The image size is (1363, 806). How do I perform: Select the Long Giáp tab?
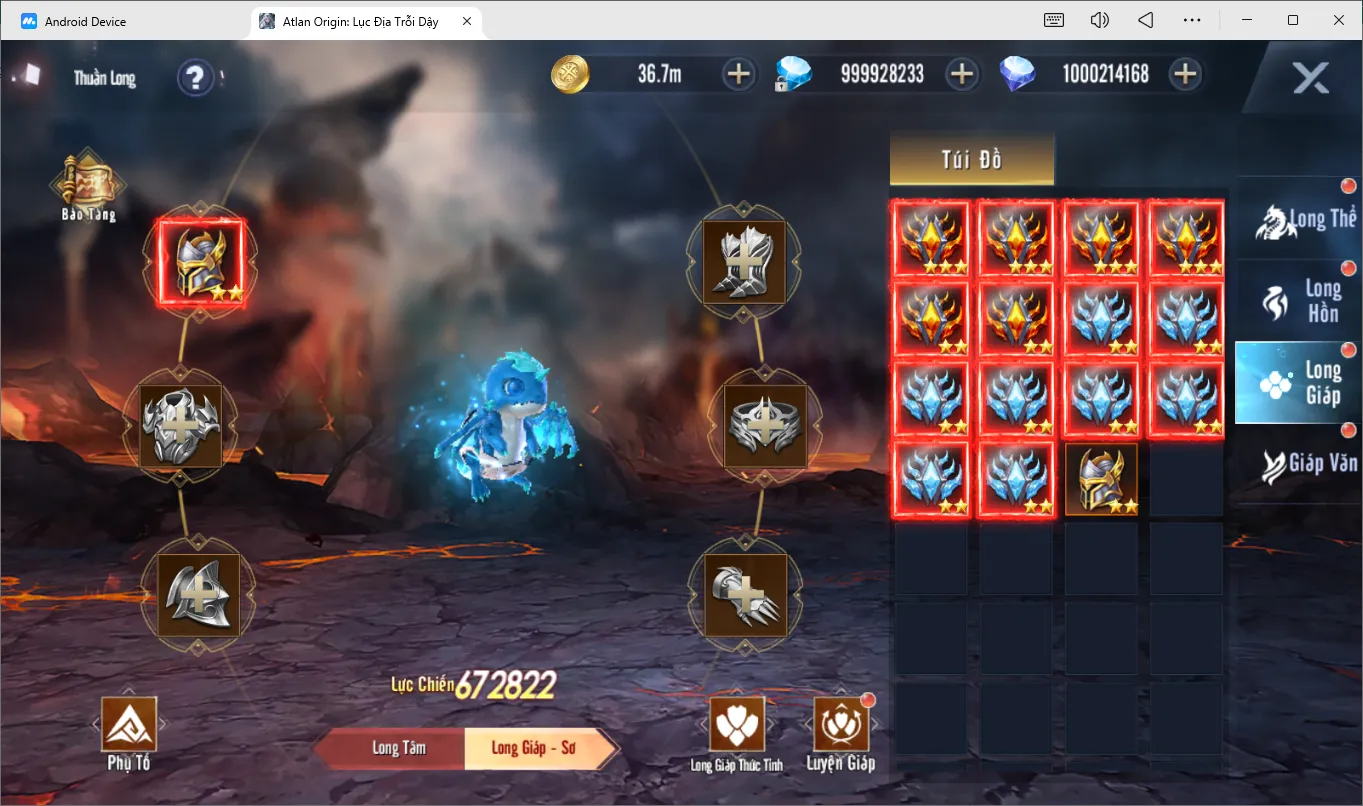[x=1299, y=382]
